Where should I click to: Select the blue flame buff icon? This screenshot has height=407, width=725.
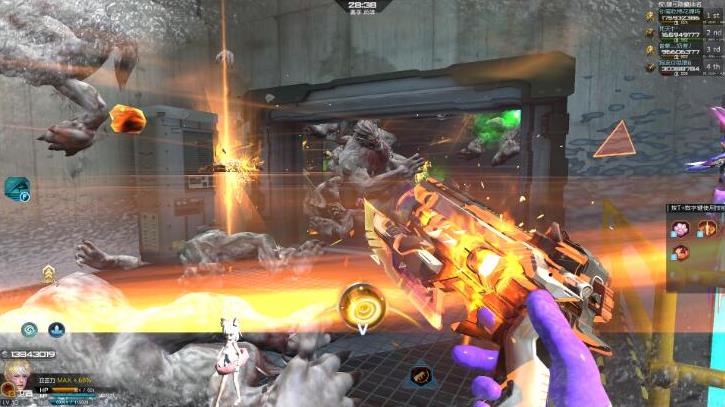[x=57, y=329]
